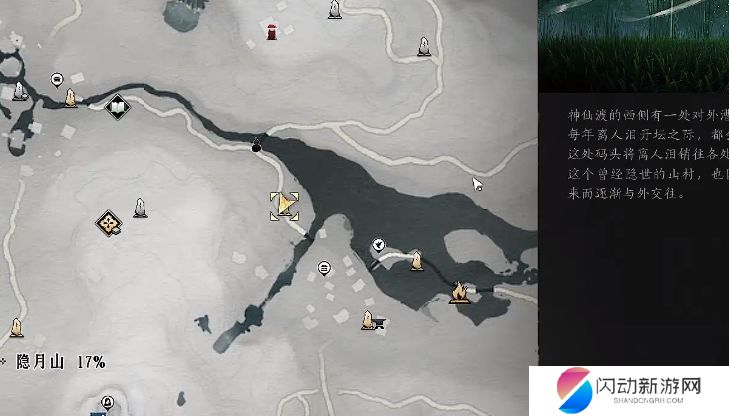Viewport: 729px width, 416px height.
Task: Select the chest bubble marker near the river
Action: 58,78
